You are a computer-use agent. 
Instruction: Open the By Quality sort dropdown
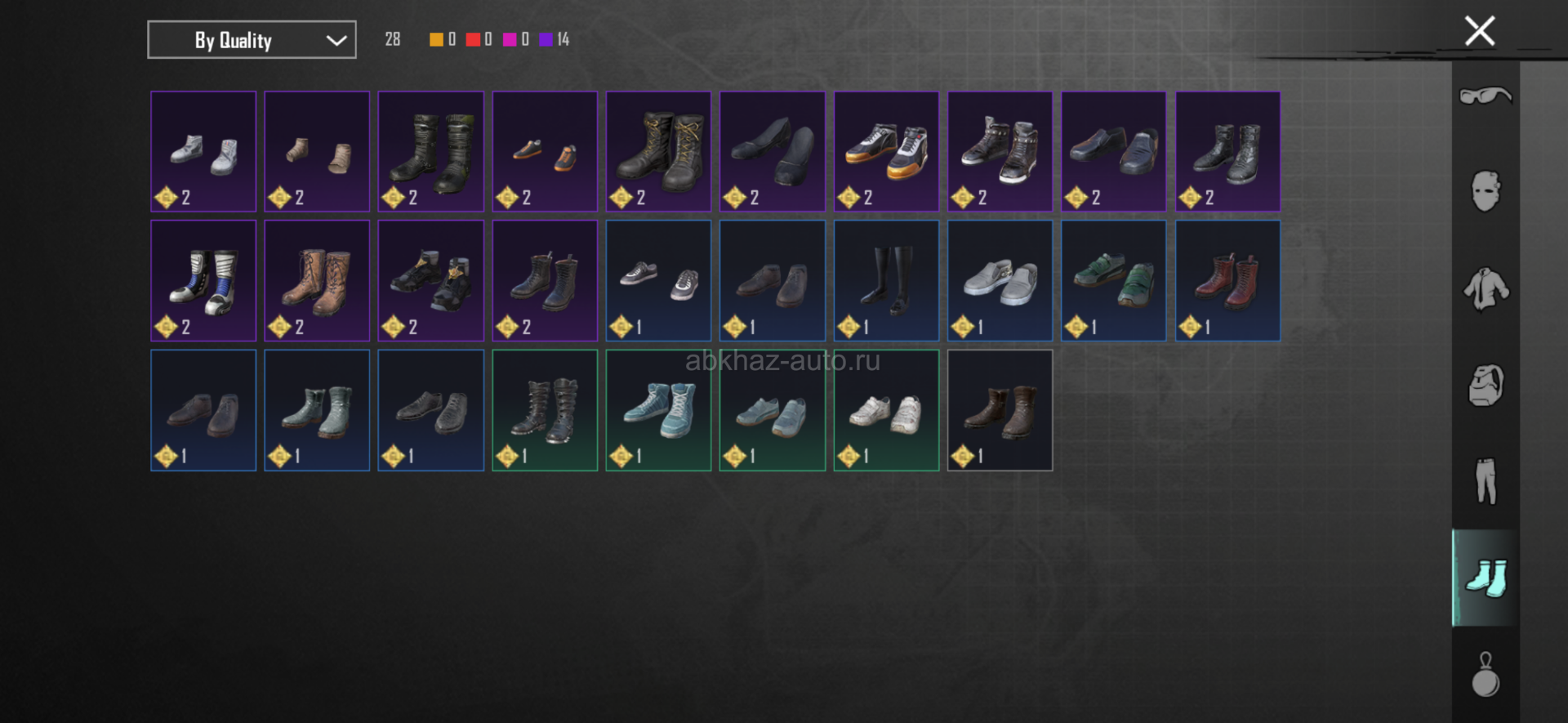pyautogui.click(x=252, y=40)
